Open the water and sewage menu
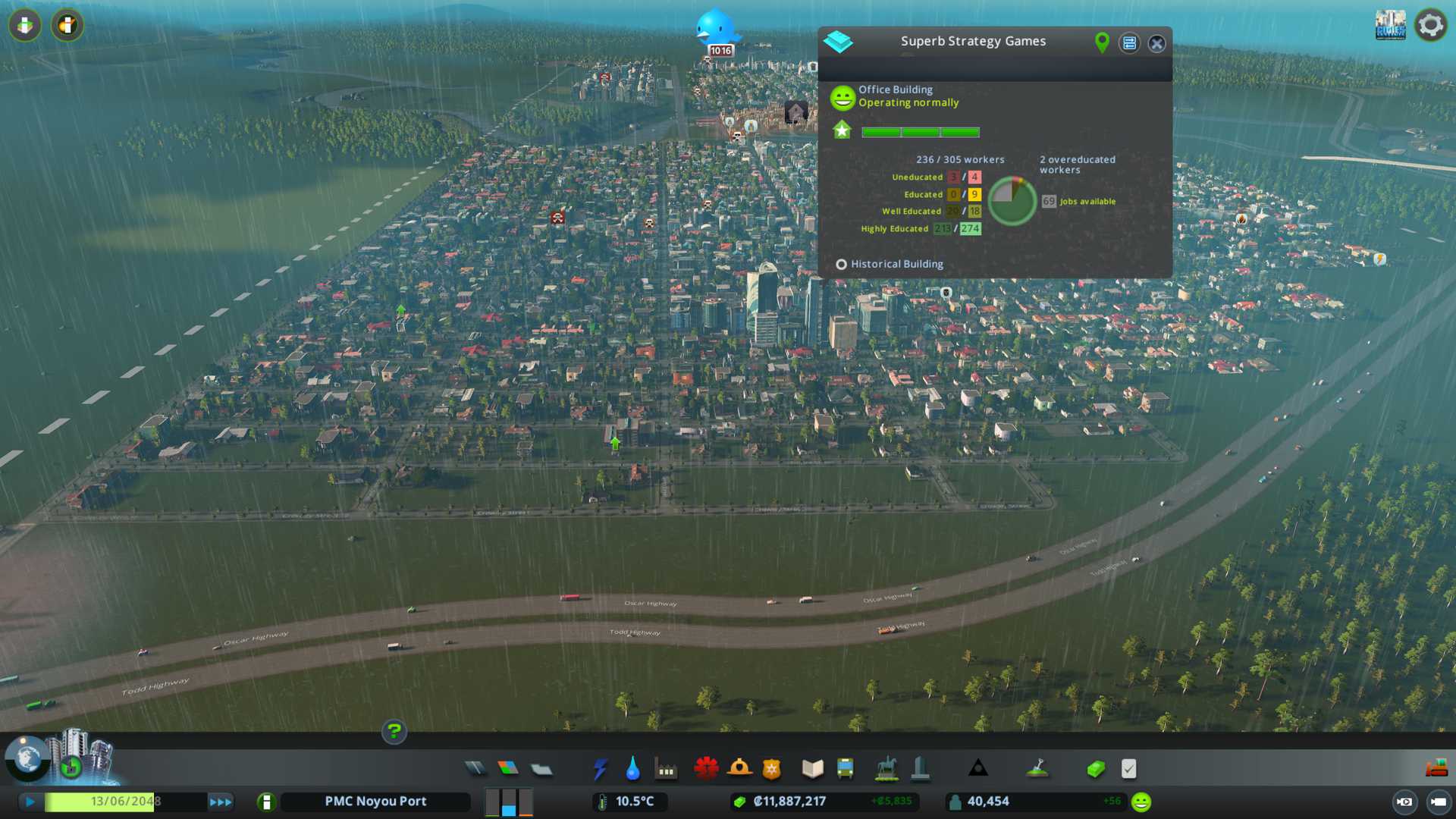Screen dimensions: 1456x819 (x=633, y=769)
